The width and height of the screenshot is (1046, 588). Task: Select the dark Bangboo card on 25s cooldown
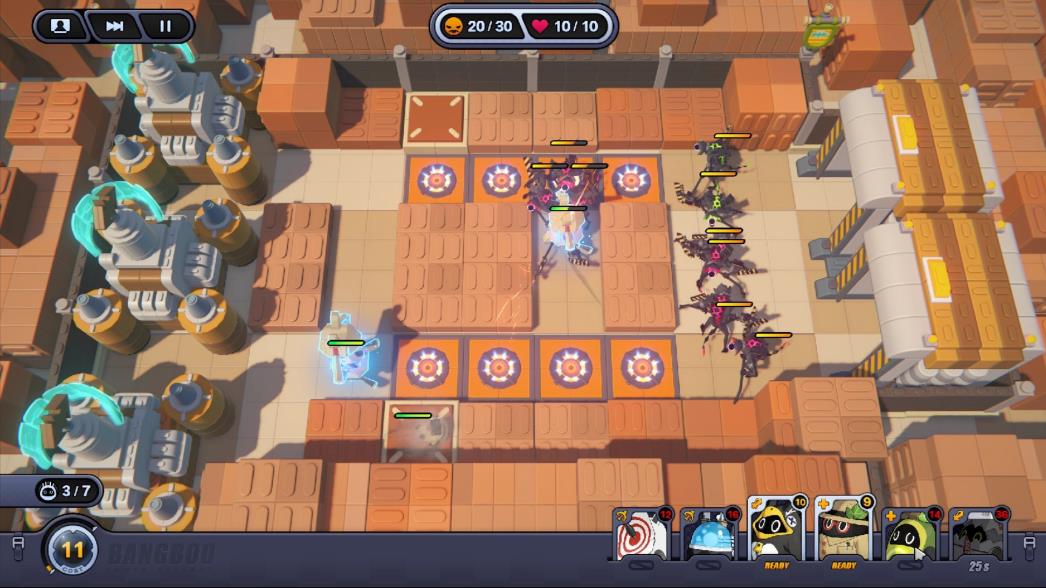tap(978, 535)
